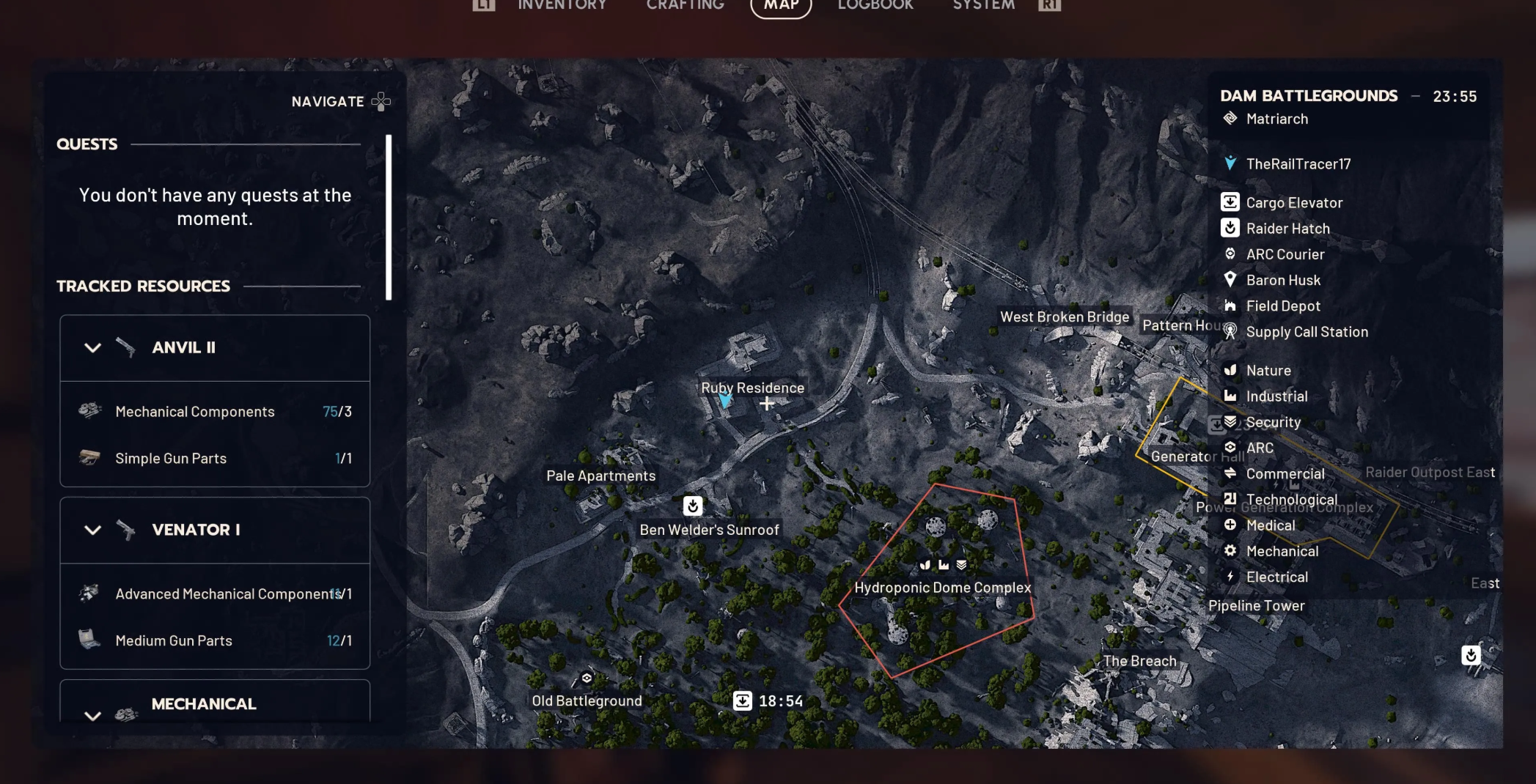This screenshot has width=1536, height=784.
Task: Click the Raider Hatch marker near Ben Welder's Sunroof
Action: pyautogui.click(x=693, y=506)
